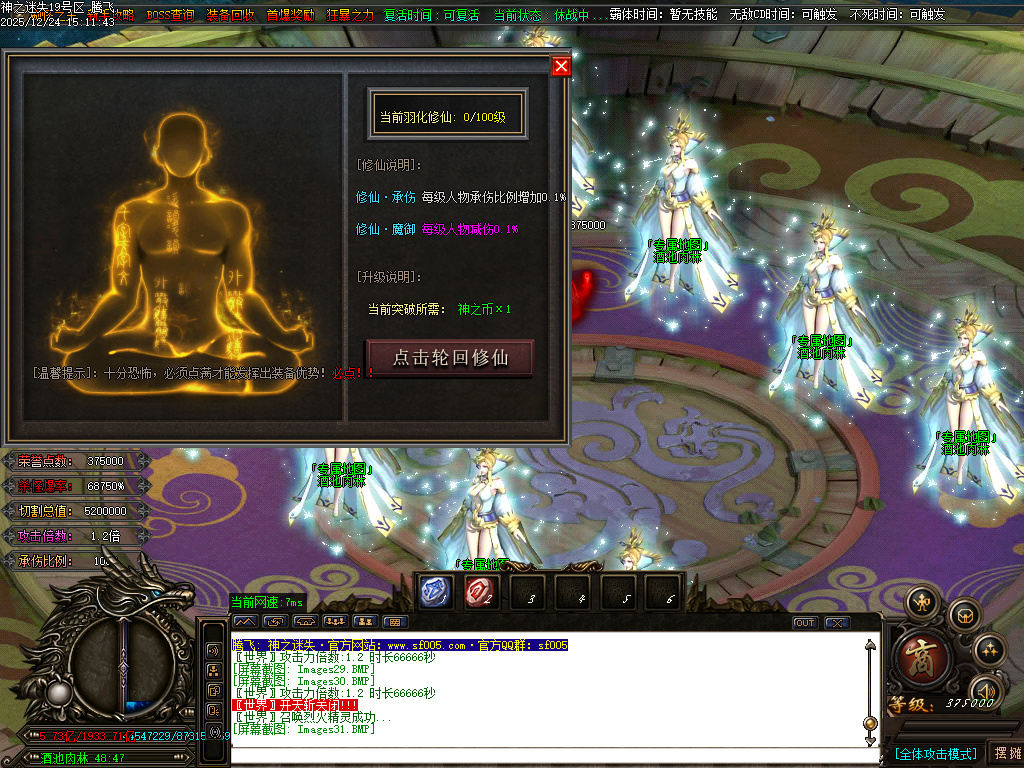Open the 狂暴之力 menu
This screenshot has width=1024, height=768.
[x=350, y=15]
